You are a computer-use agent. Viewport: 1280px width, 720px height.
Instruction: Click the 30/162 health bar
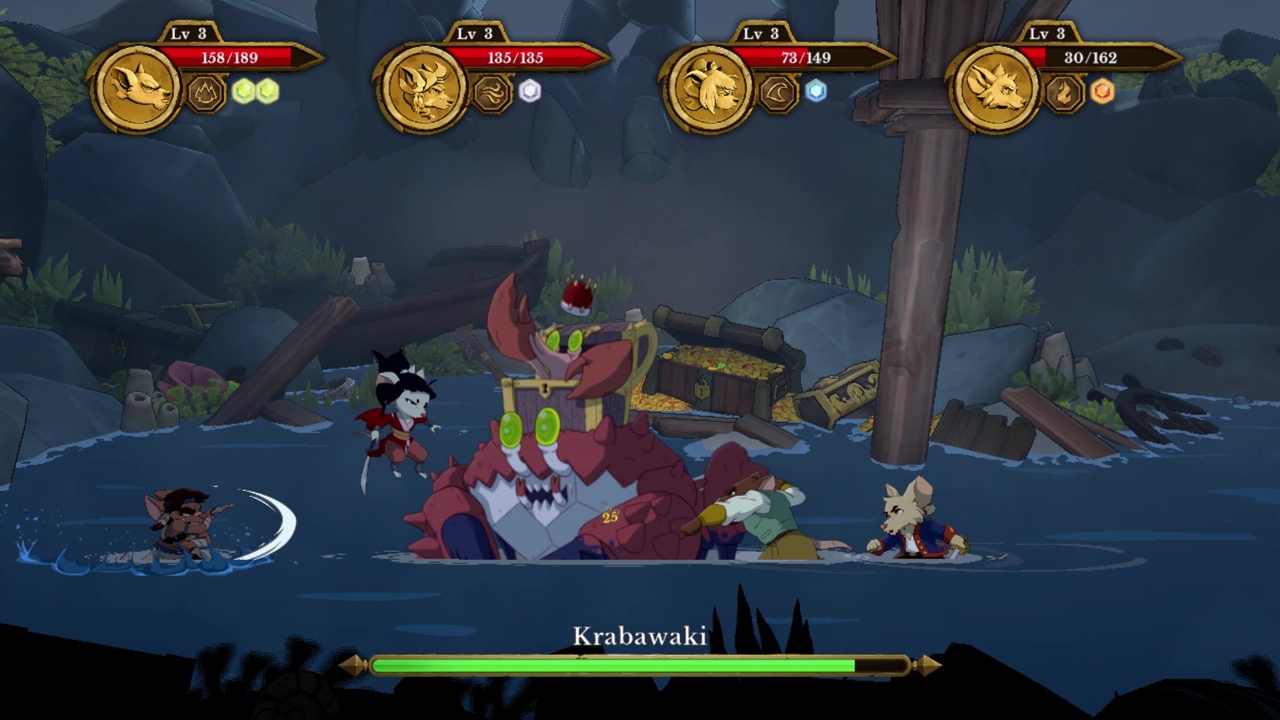click(x=1090, y=57)
